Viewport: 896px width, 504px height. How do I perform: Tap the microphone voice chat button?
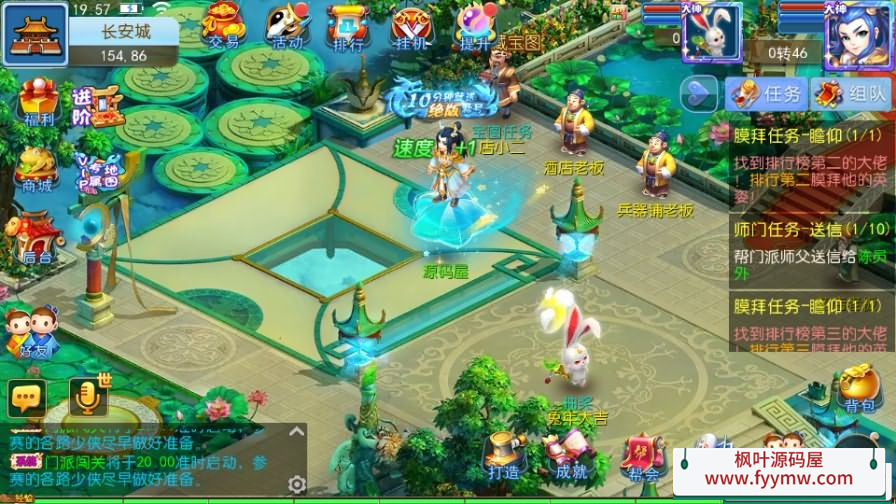pyautogui.click(x=88, y=398)
